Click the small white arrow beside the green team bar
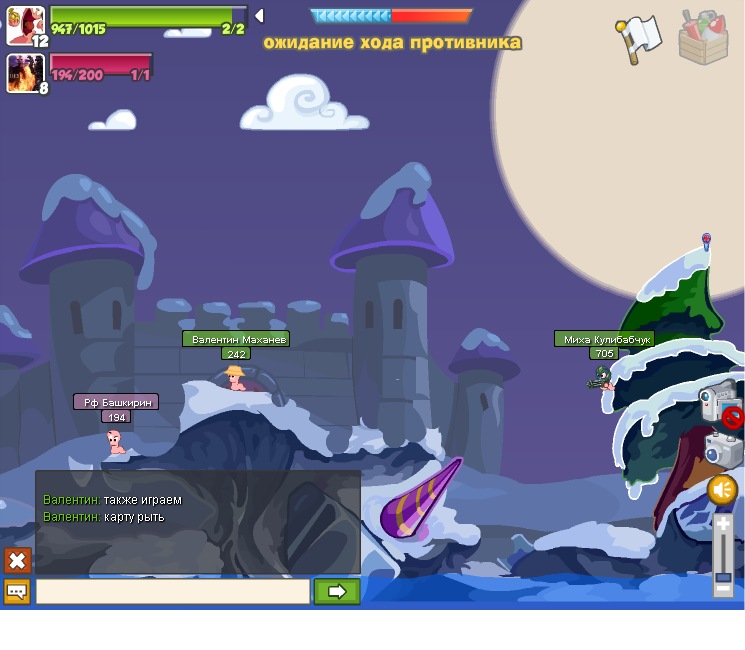 click(259, 15)
